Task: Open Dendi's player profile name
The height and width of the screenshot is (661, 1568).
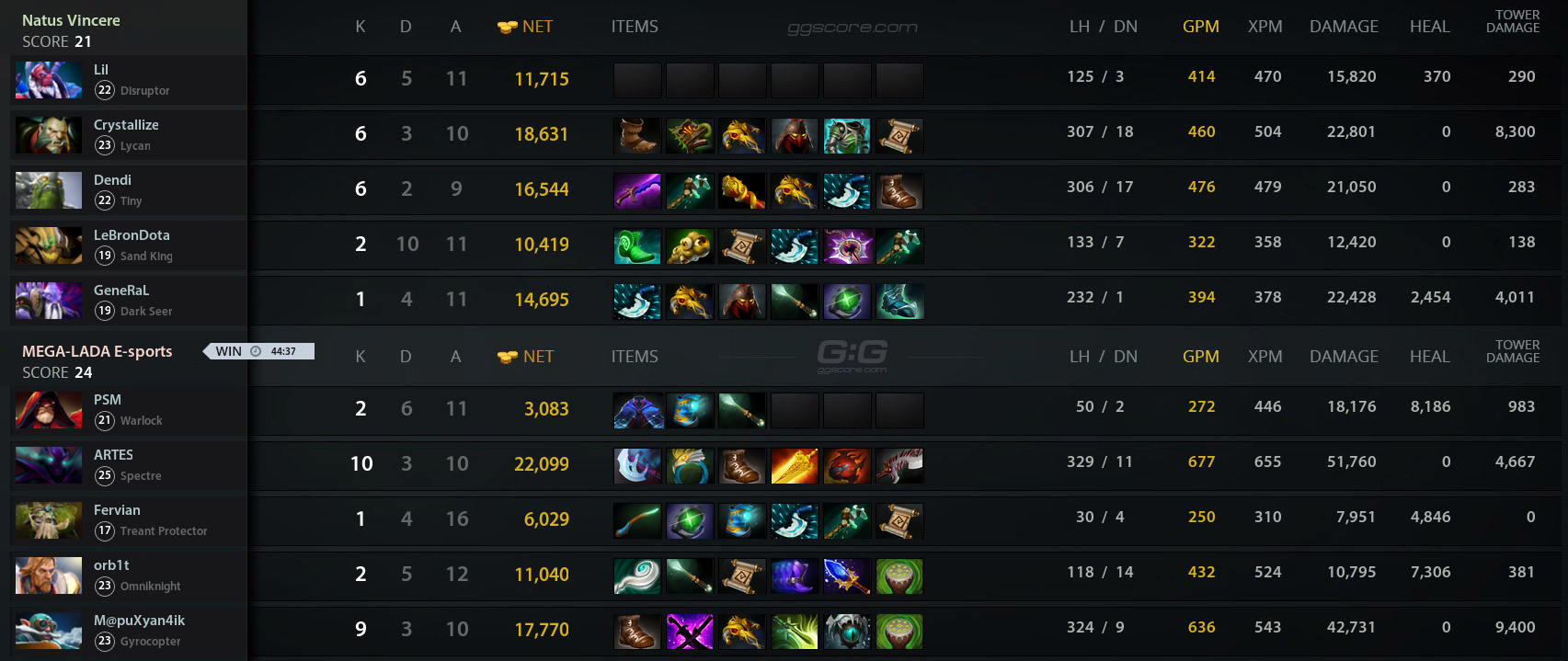Action: tap(112, 180)
